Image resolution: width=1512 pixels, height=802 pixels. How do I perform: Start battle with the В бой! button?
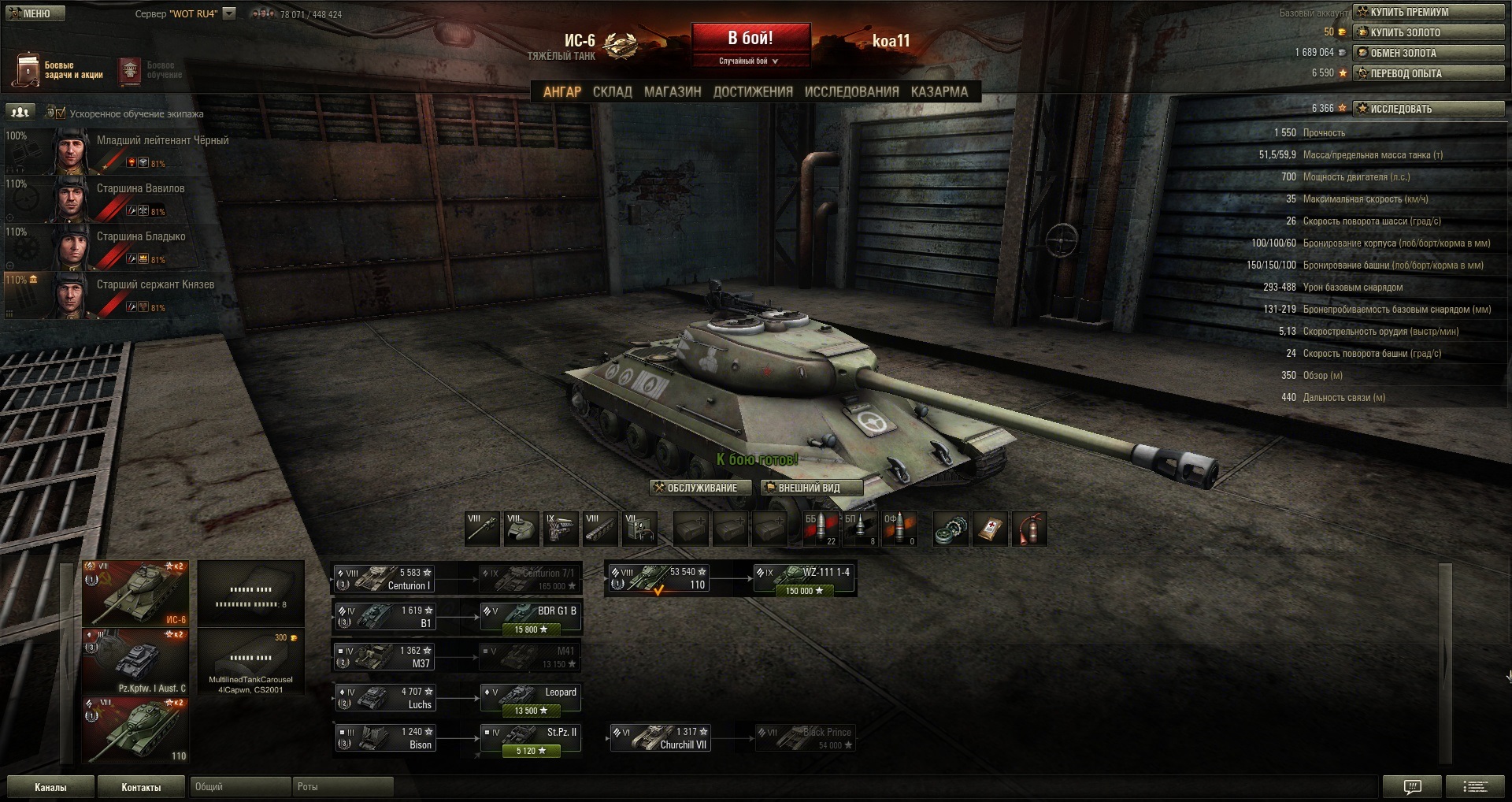(750, 39)
